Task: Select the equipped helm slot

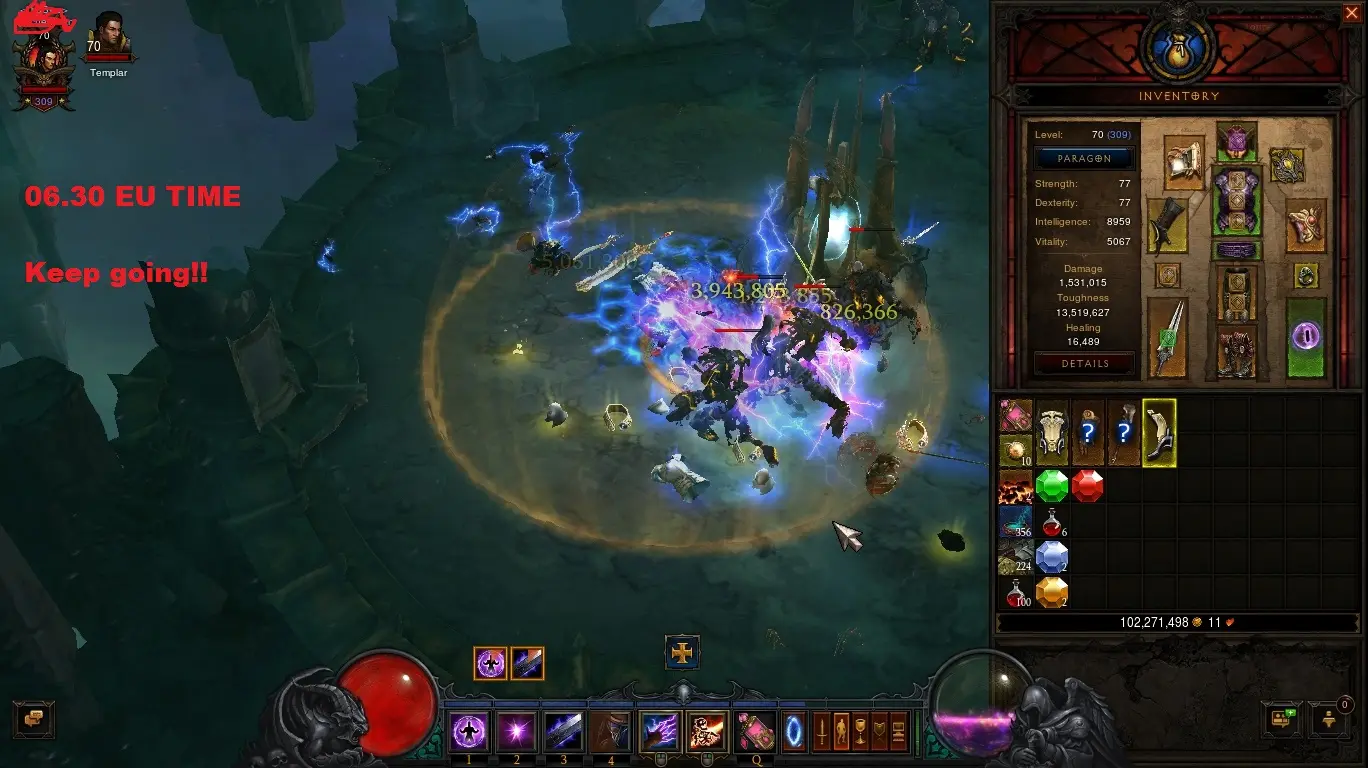Action: click(1236, 142)
